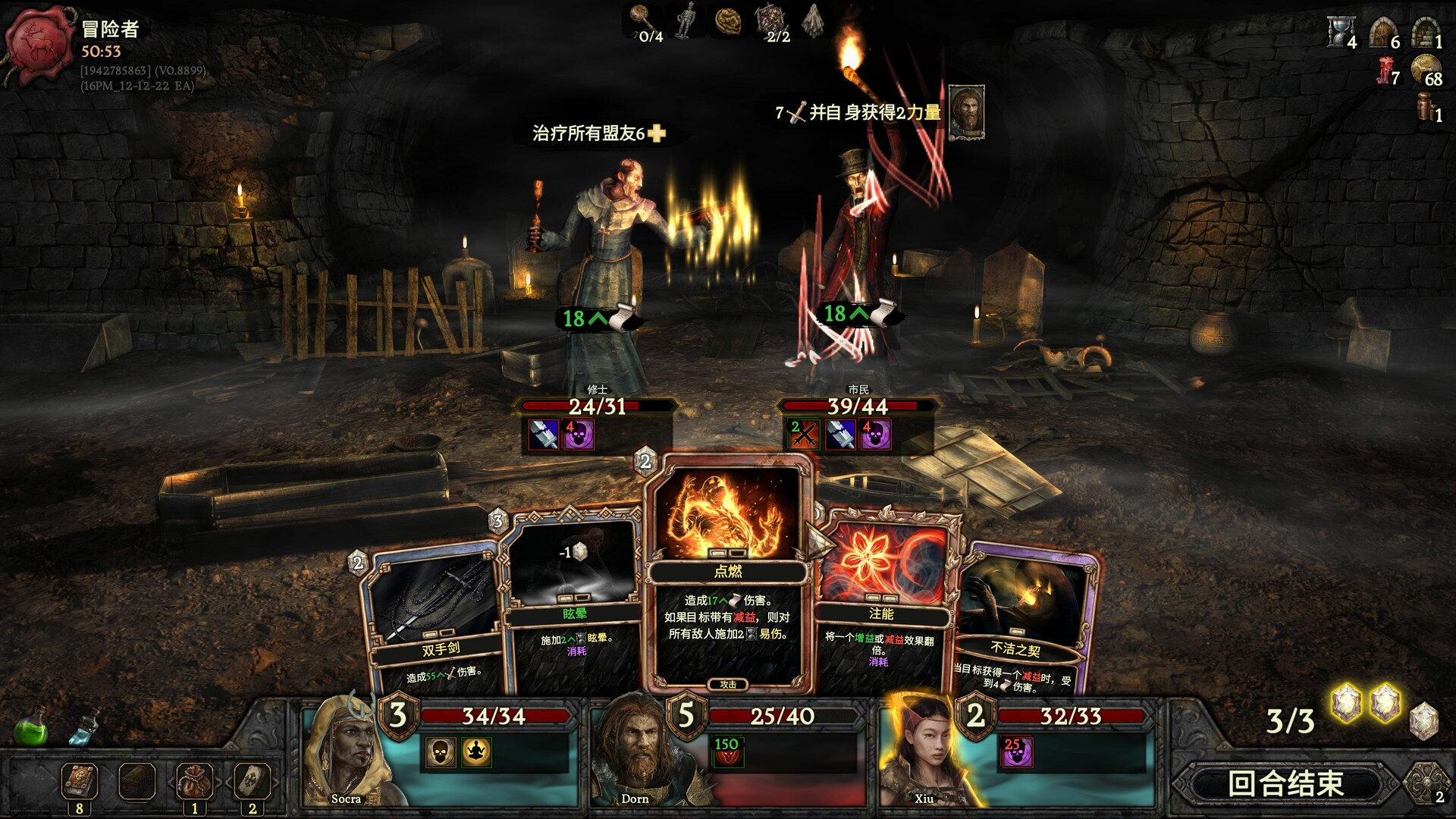Use the blue potion bottle
The image size is (1456, 819).
pyautogui.click(x=84, y=726)
